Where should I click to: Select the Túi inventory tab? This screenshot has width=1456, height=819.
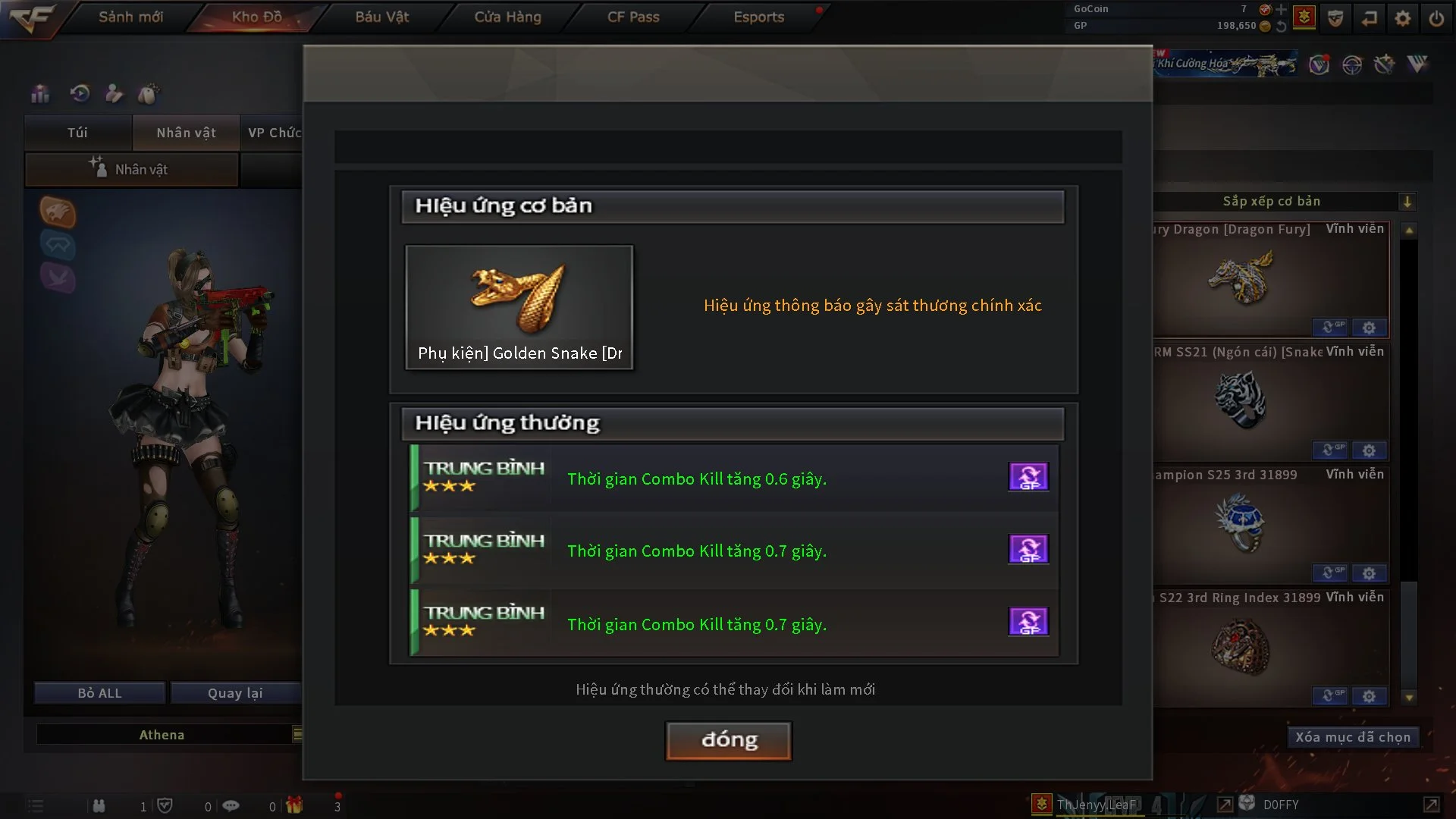[77, 133]
